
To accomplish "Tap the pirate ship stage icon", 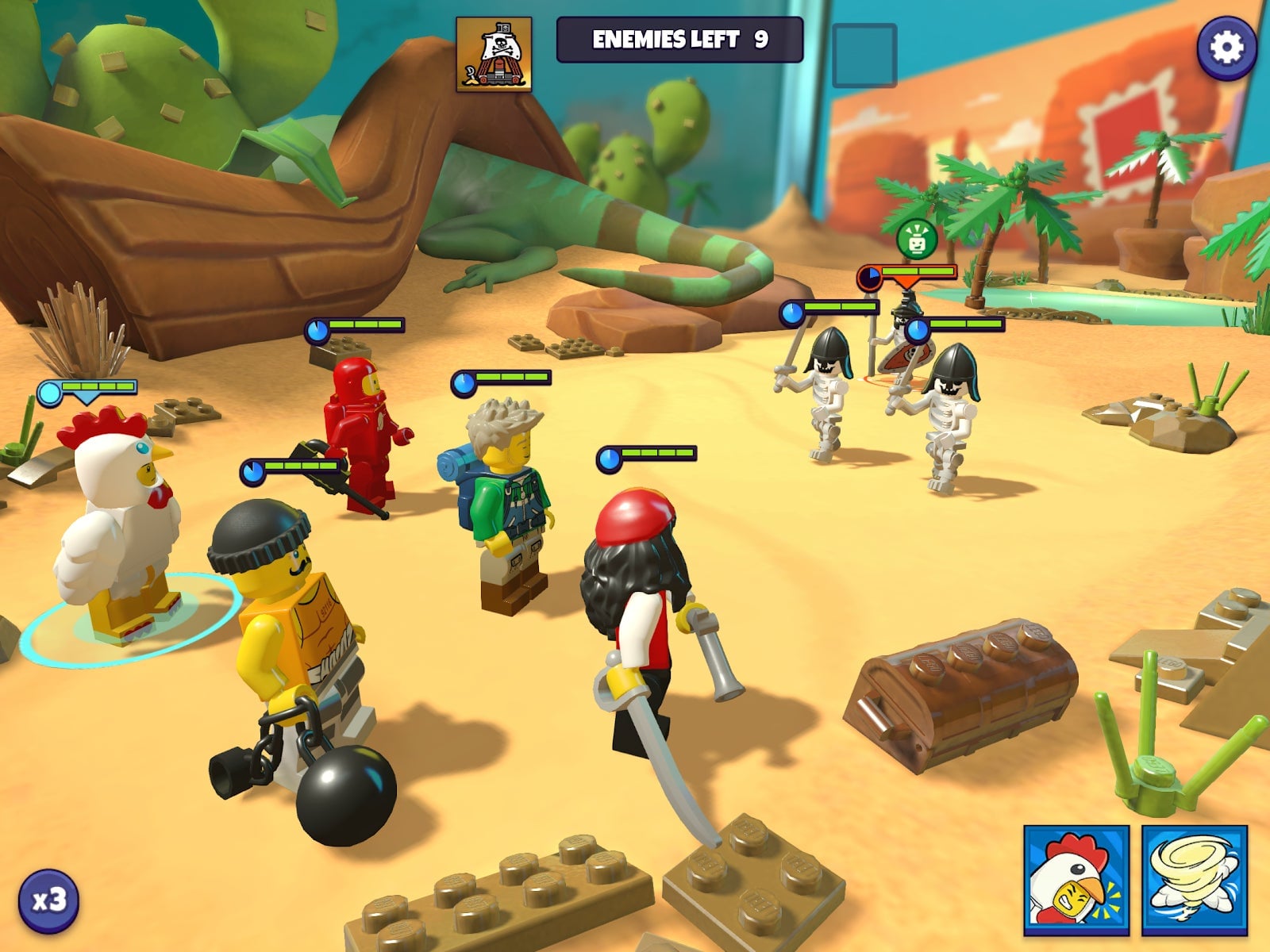I will (x=494, y=54).
